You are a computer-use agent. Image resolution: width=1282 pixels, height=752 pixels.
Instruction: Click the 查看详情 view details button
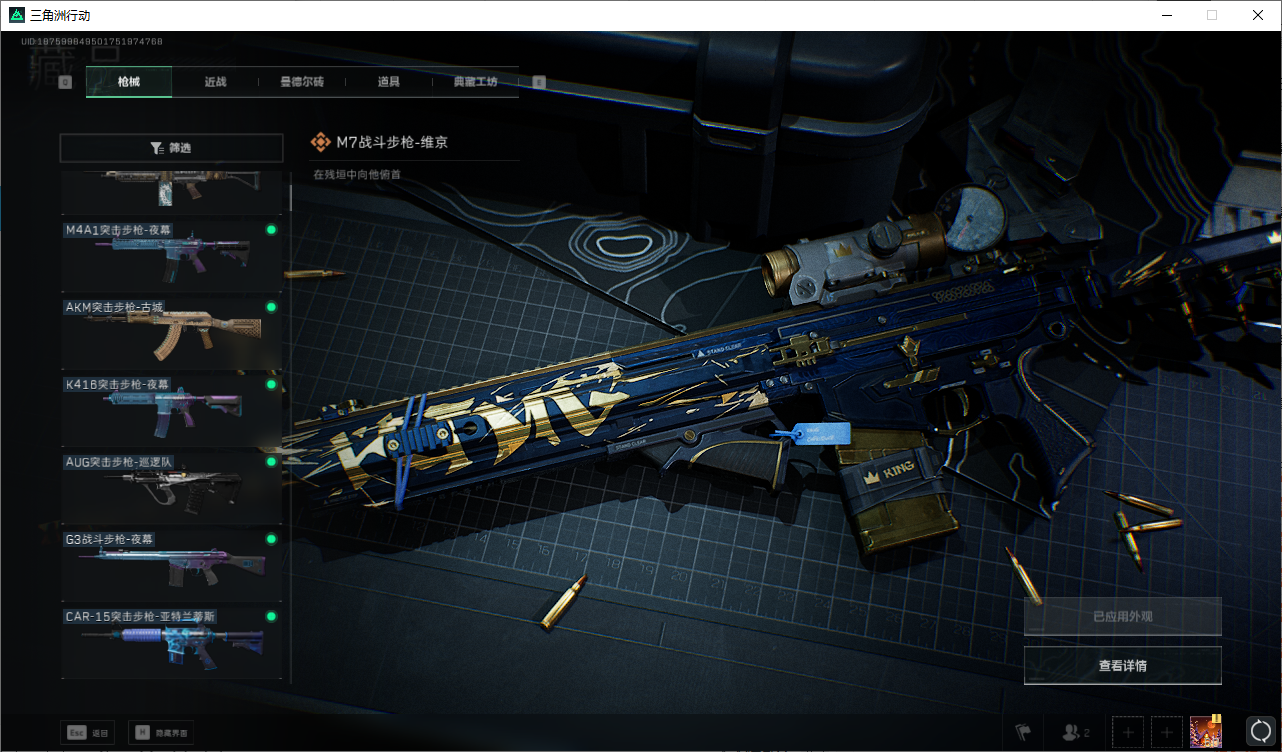(1122, 666)
